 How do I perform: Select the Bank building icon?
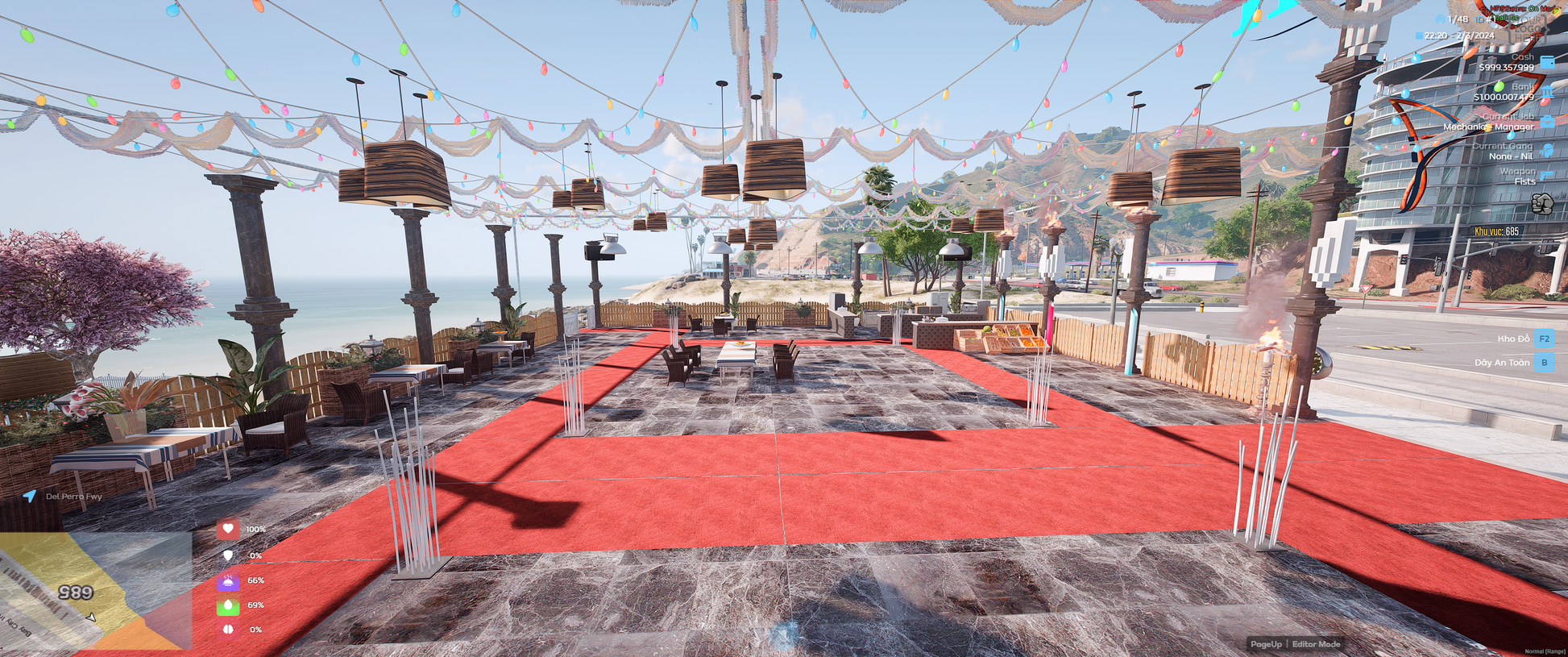tap(1547, 93)
